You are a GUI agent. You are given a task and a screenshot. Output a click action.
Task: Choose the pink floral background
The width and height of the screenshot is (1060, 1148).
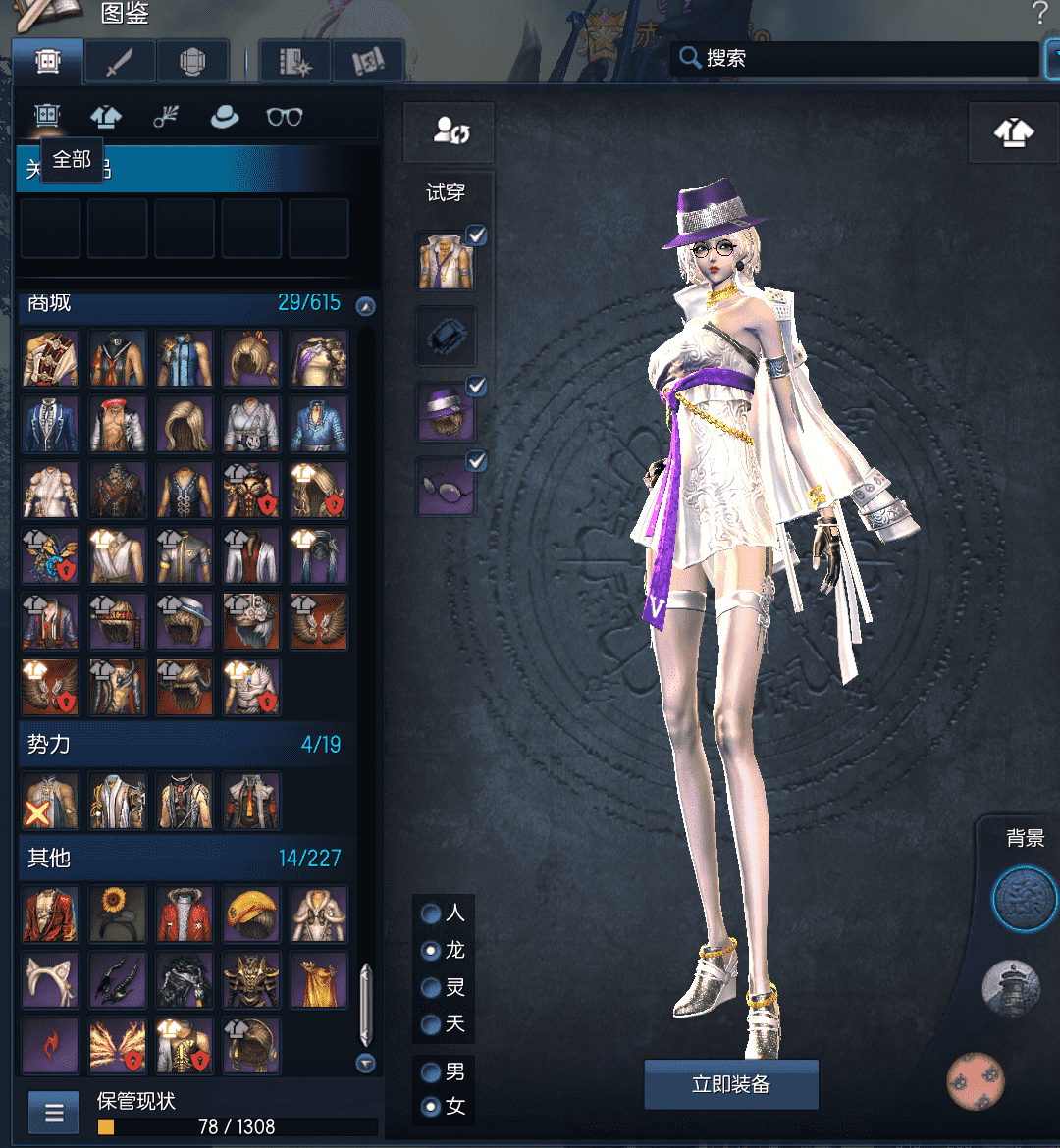(975, 1080)
